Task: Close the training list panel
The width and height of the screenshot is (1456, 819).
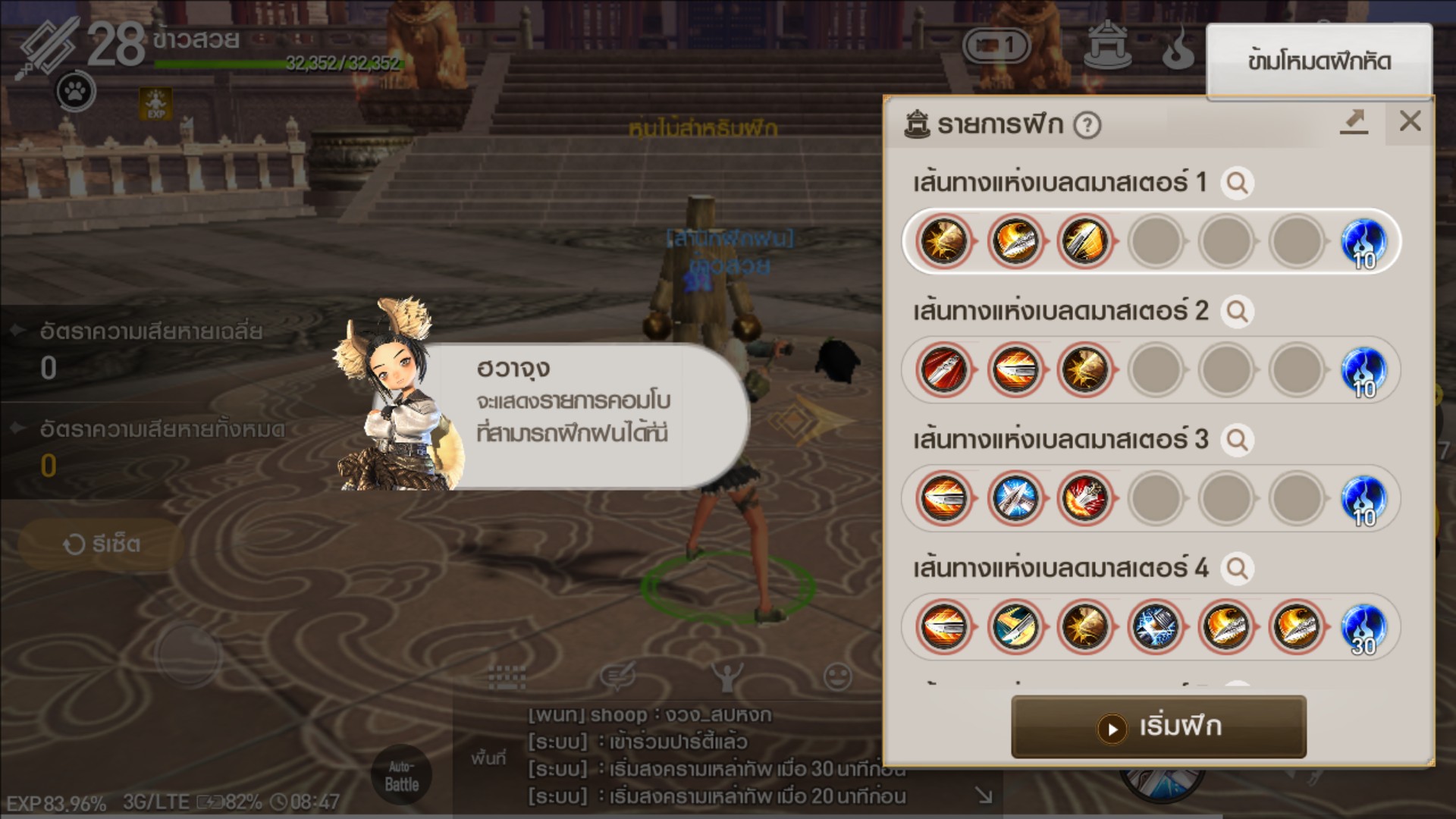Action: pos(1410,121)
